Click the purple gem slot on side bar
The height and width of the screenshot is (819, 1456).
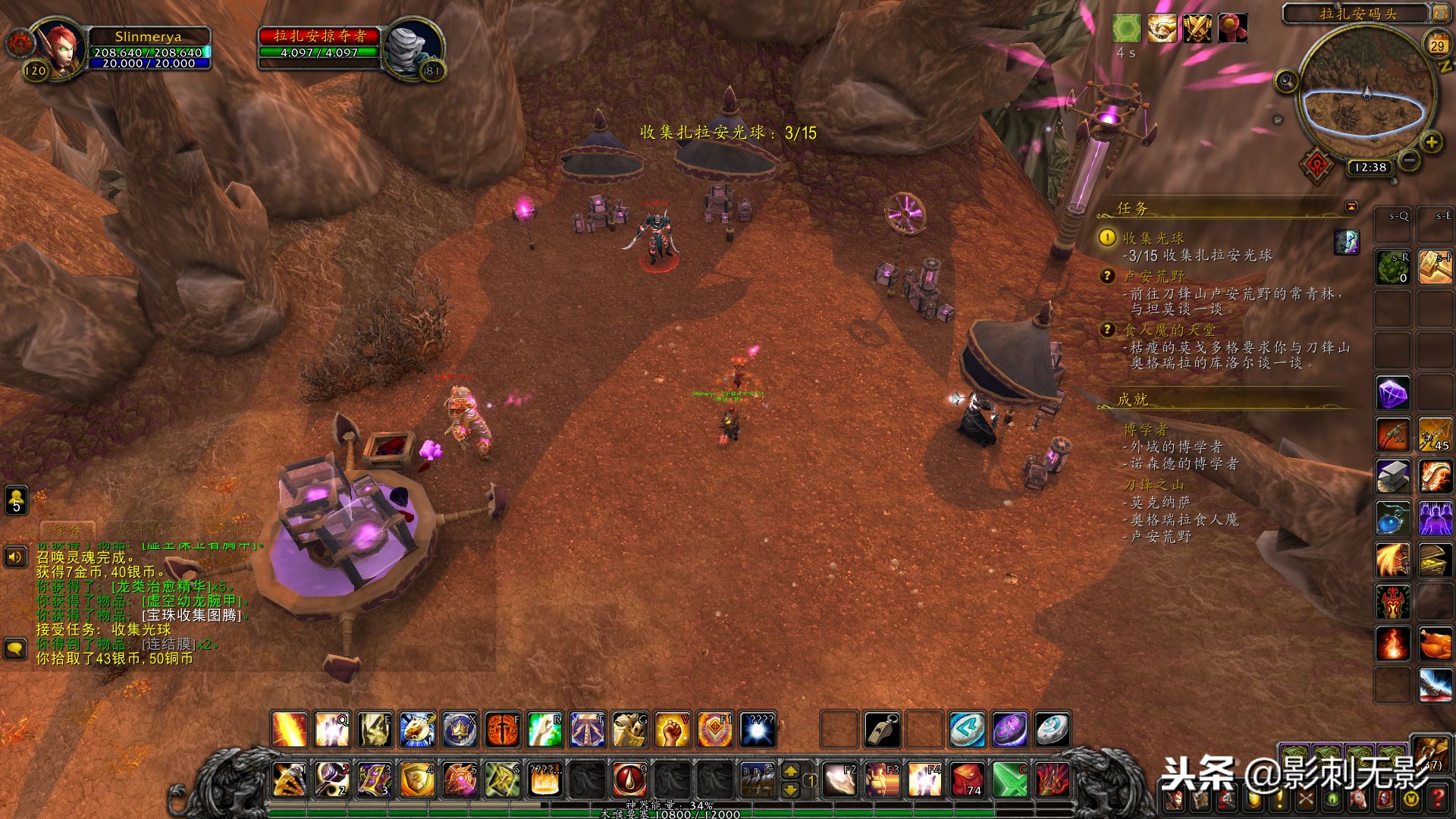pos(1393,394)
